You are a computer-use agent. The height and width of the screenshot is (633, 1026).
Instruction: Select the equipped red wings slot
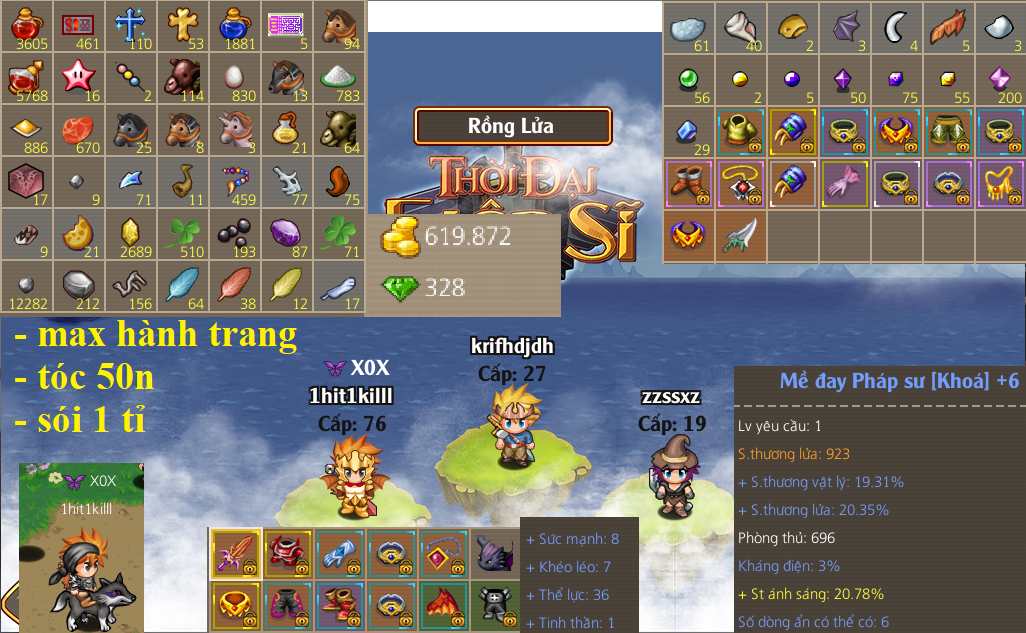pyautogui.click(x=444, y=606)
